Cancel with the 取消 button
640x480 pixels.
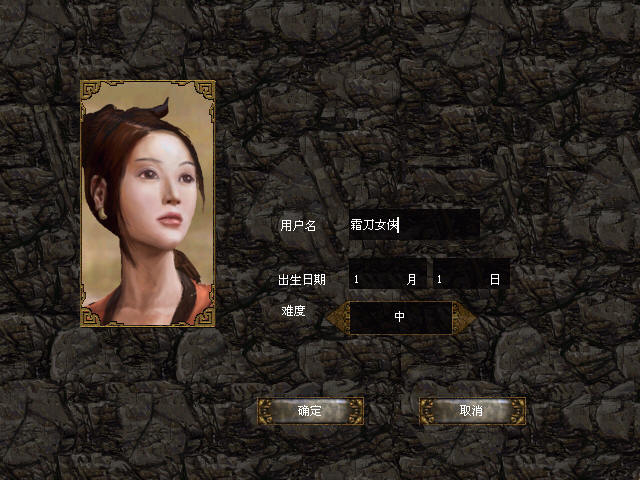tap(472, 411)
